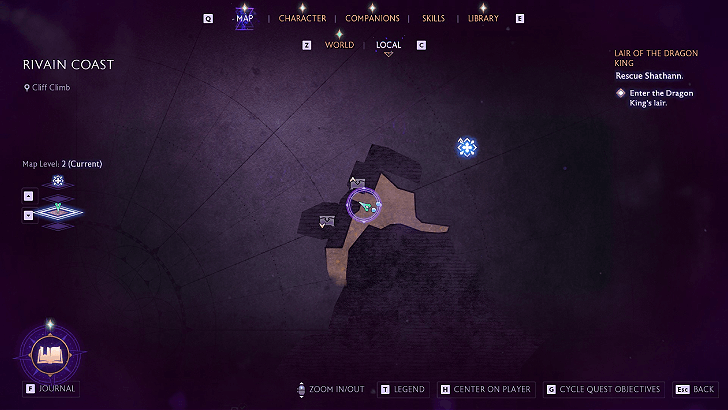Switch to the World map view
Screen dimensions: 728x410
pos(339,45)
